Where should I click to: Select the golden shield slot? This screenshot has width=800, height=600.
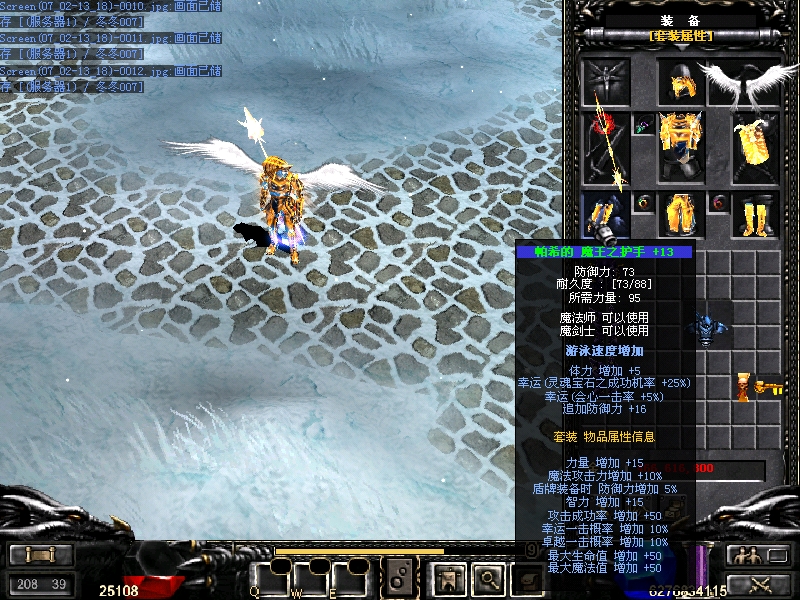pyautogui.click(x=755, y=146)
